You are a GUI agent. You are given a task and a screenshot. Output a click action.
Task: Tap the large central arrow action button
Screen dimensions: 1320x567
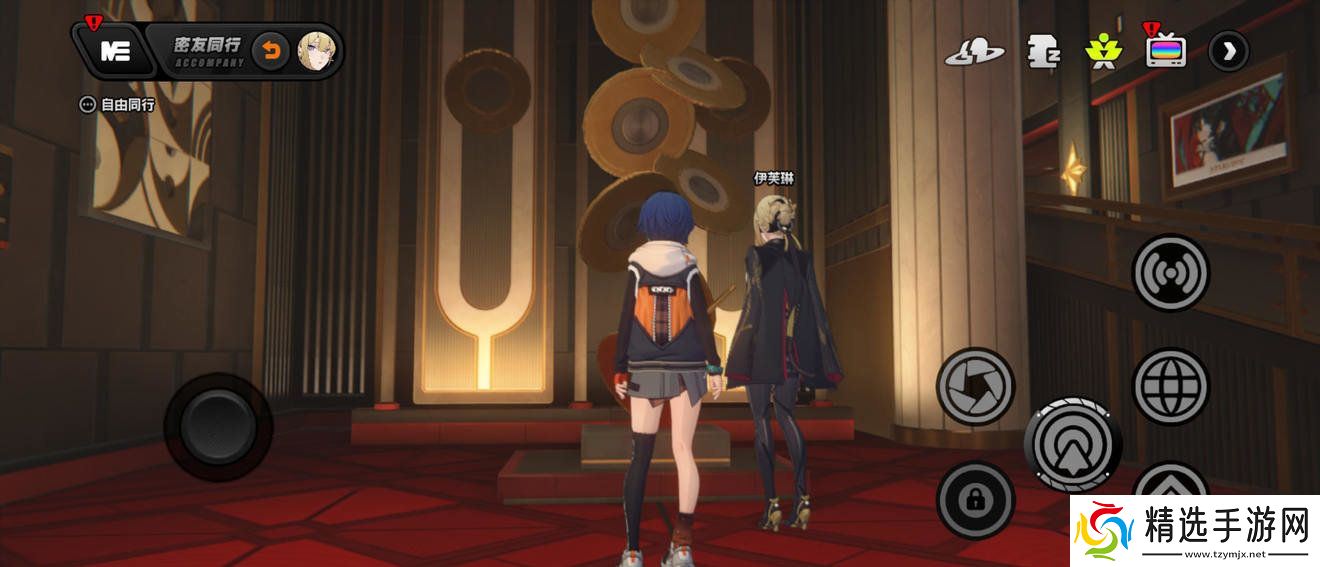[1072, 444]
